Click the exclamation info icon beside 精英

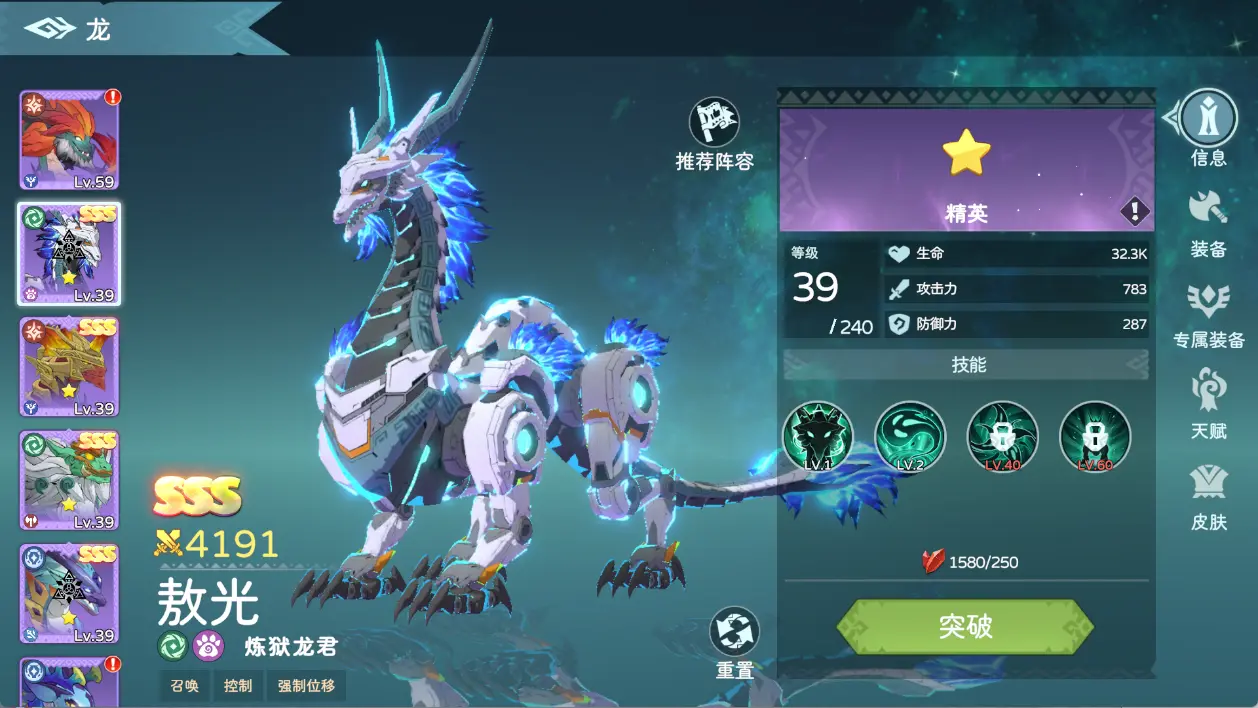(1134, 211)
